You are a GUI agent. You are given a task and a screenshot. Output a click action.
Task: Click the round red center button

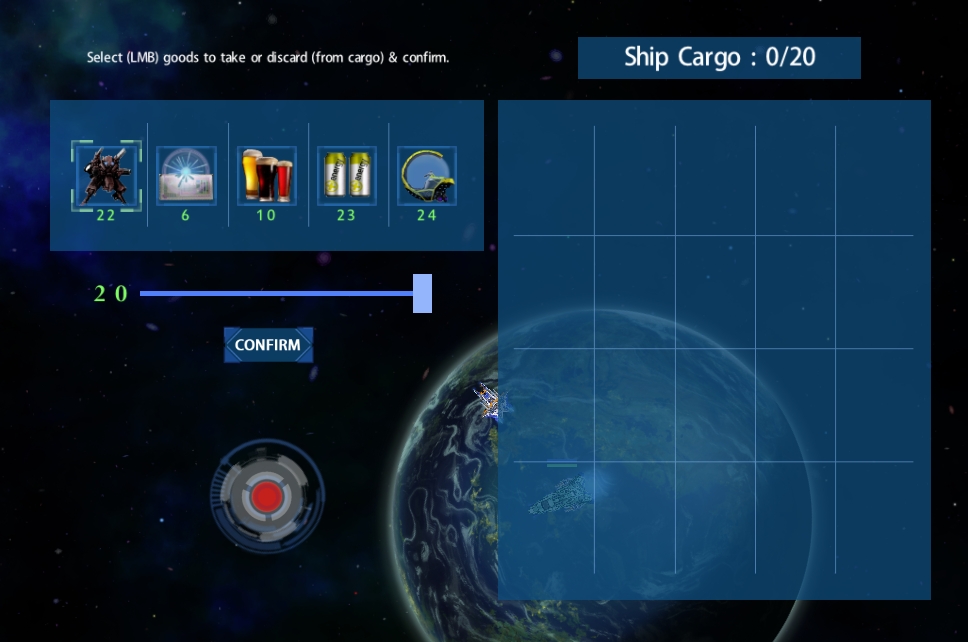pos(267,496)
